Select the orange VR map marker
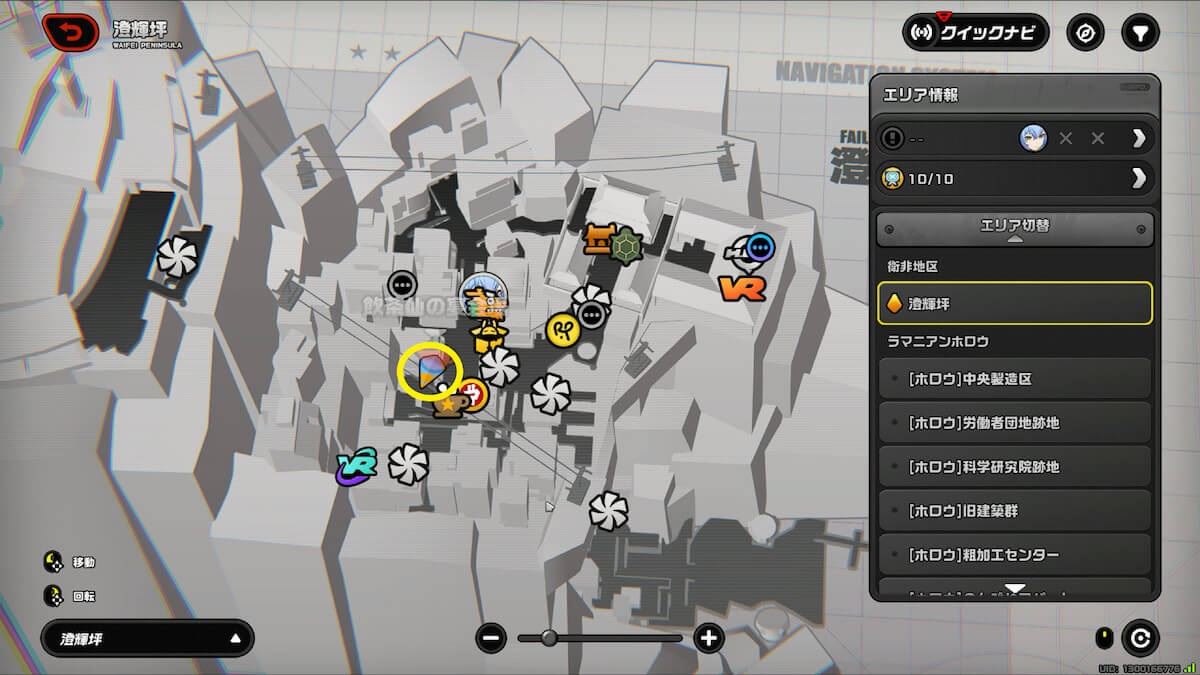 742,289
